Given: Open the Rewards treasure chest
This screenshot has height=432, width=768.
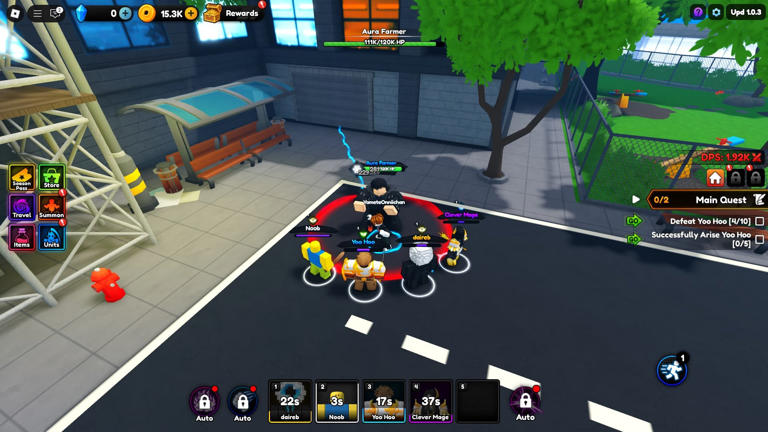Looking at the screenshot, I should (213, 13).
